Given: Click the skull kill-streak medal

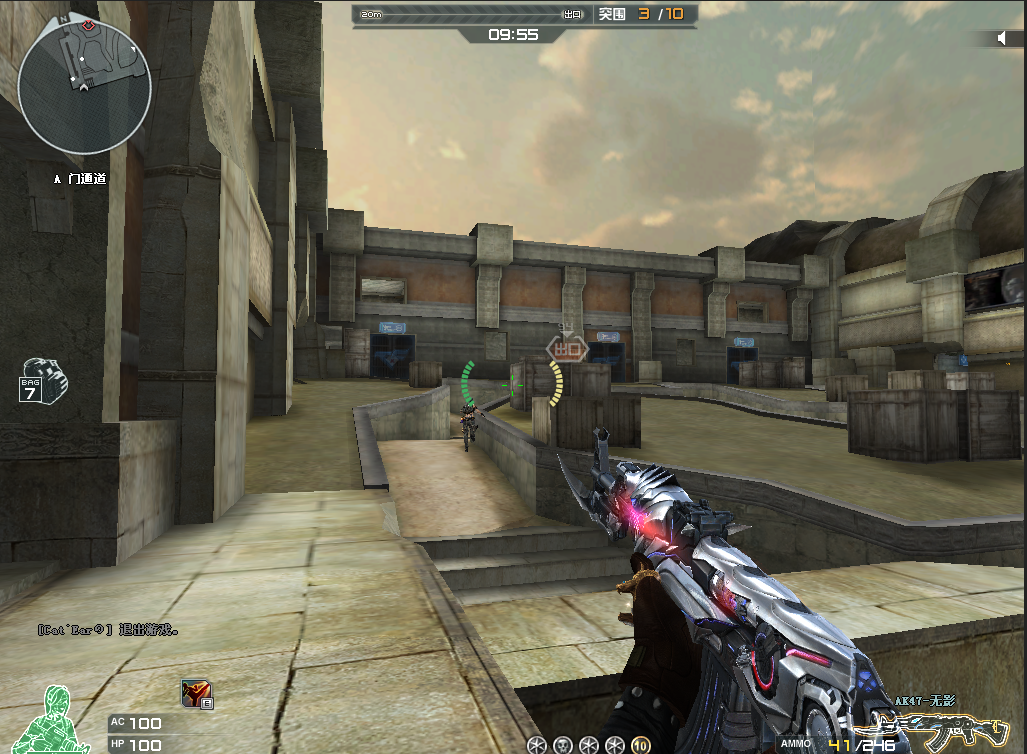Looking at the screenshot, I should [563, 745].
